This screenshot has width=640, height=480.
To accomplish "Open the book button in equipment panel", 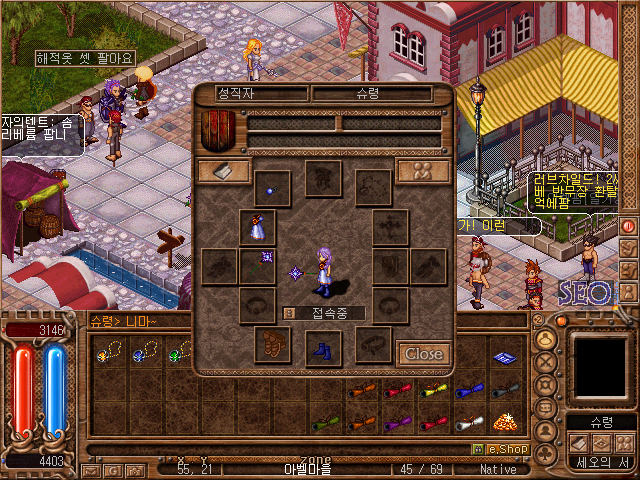I will tap(223, 172).
